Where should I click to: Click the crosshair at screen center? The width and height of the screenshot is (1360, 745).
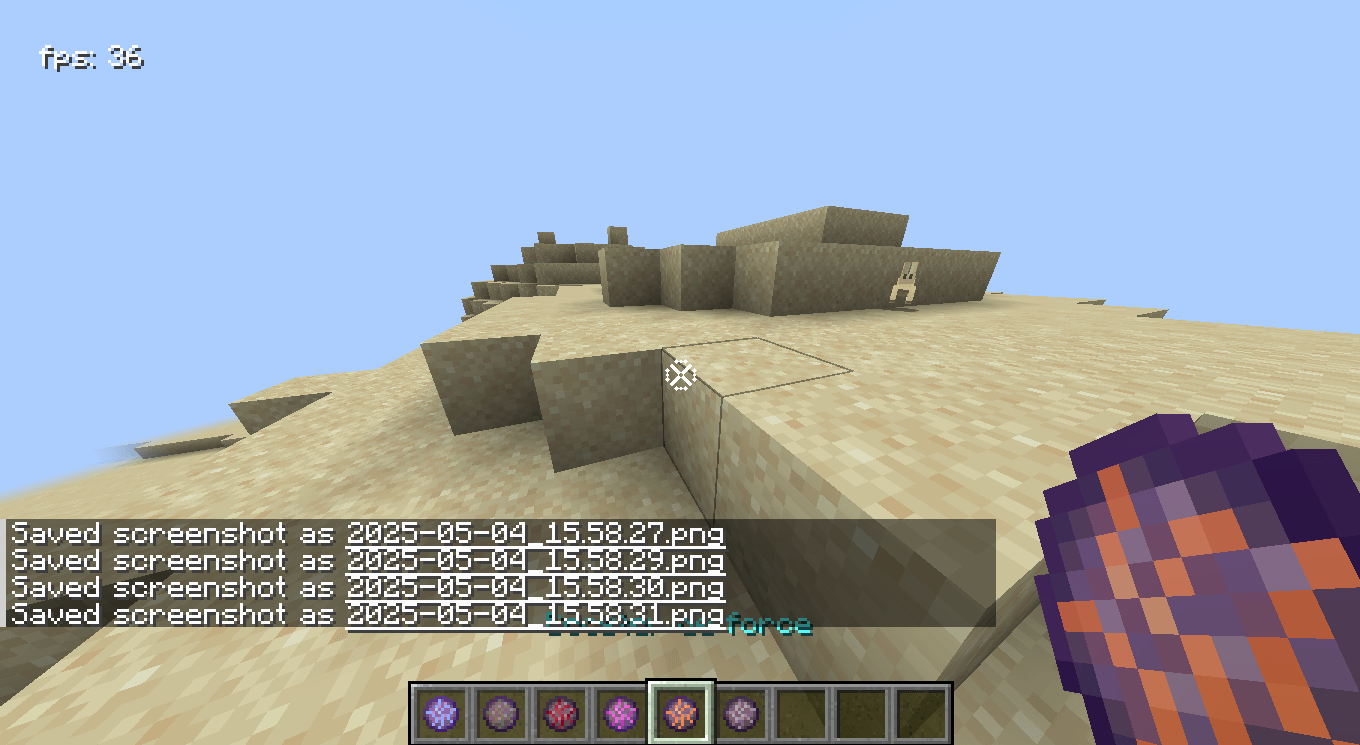(x=680, y=374)
